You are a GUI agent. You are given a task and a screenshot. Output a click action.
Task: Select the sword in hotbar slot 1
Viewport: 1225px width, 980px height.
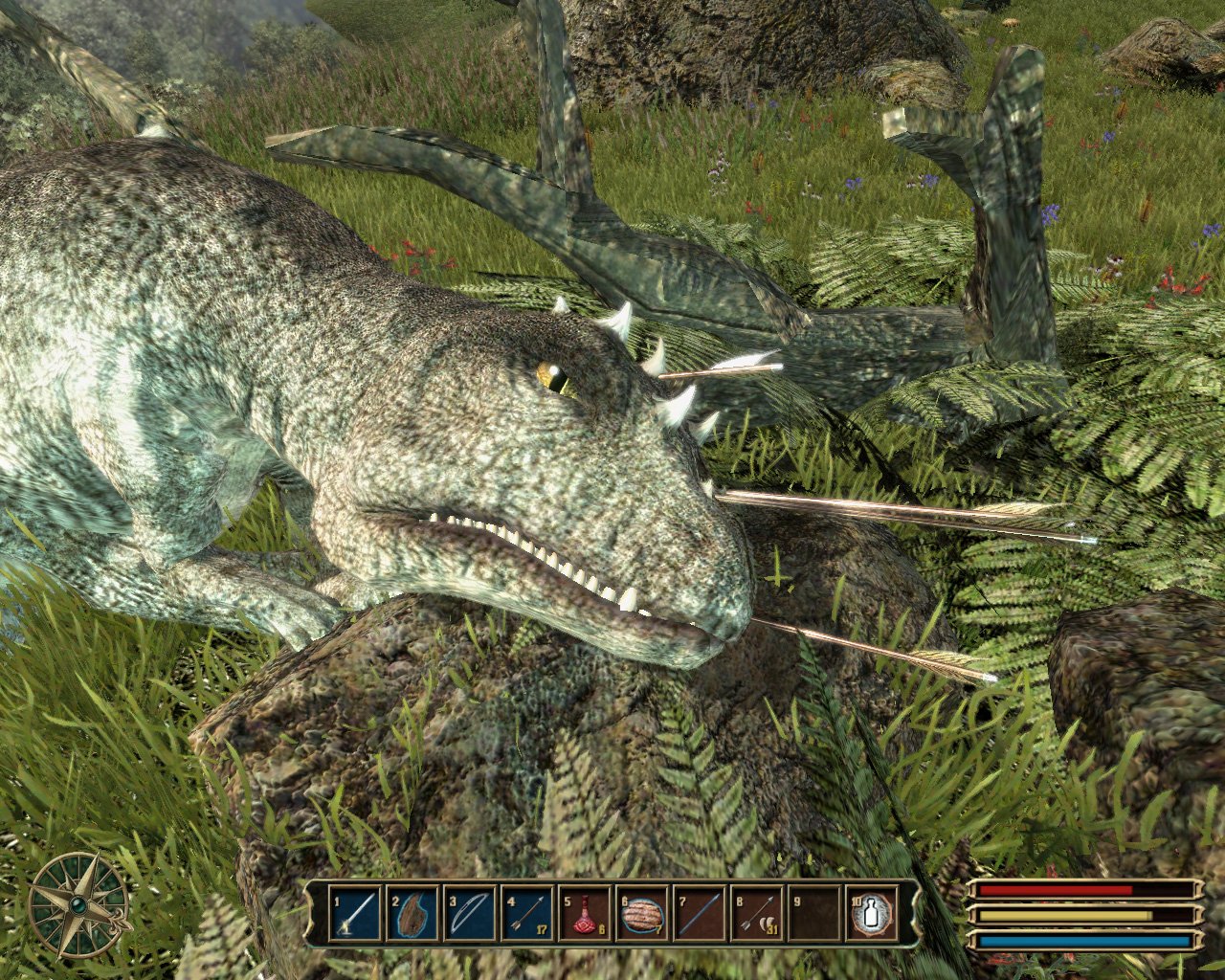click(x=355, y=914)
